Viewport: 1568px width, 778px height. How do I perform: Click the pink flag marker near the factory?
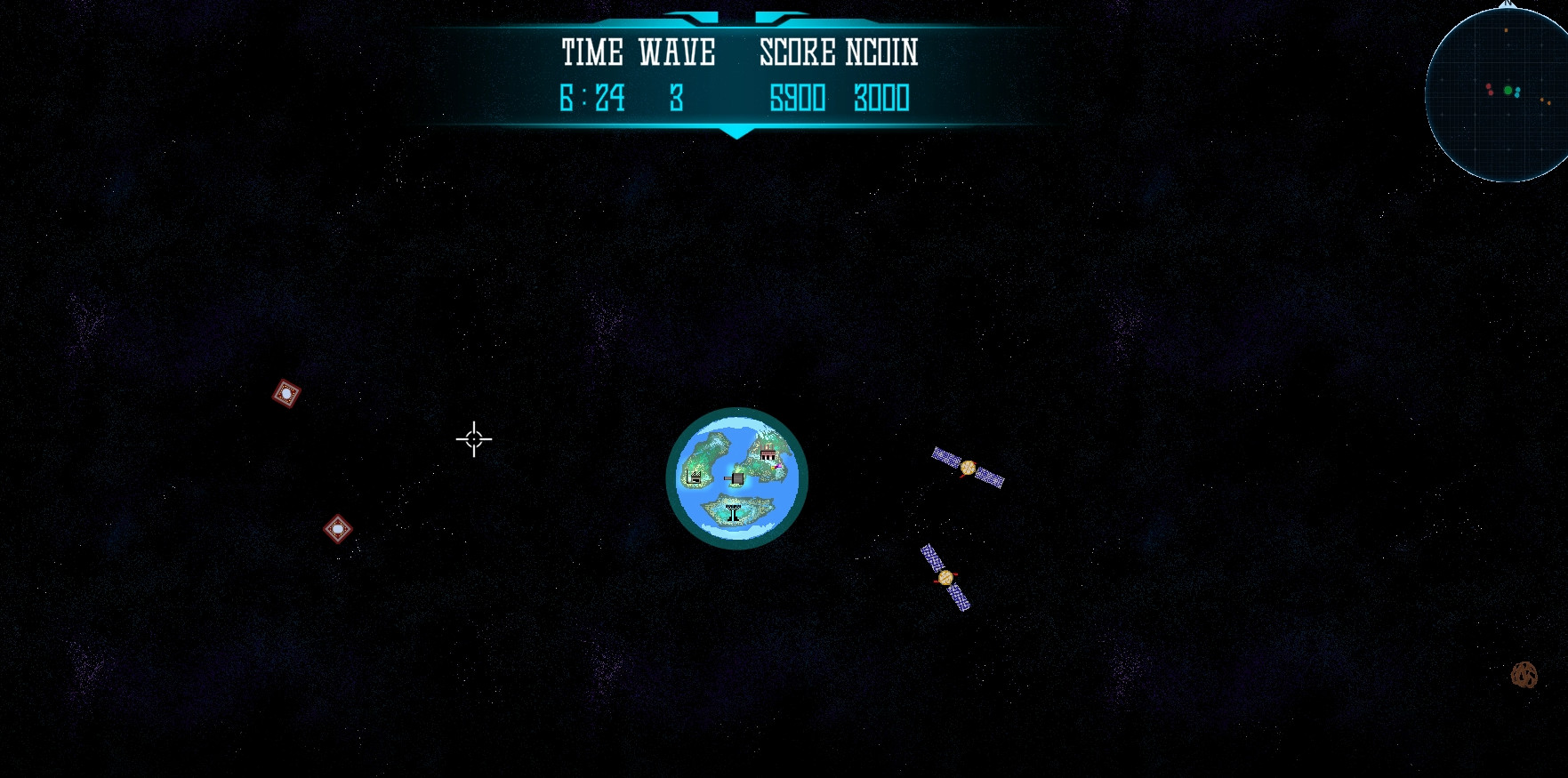pos(777,466)
